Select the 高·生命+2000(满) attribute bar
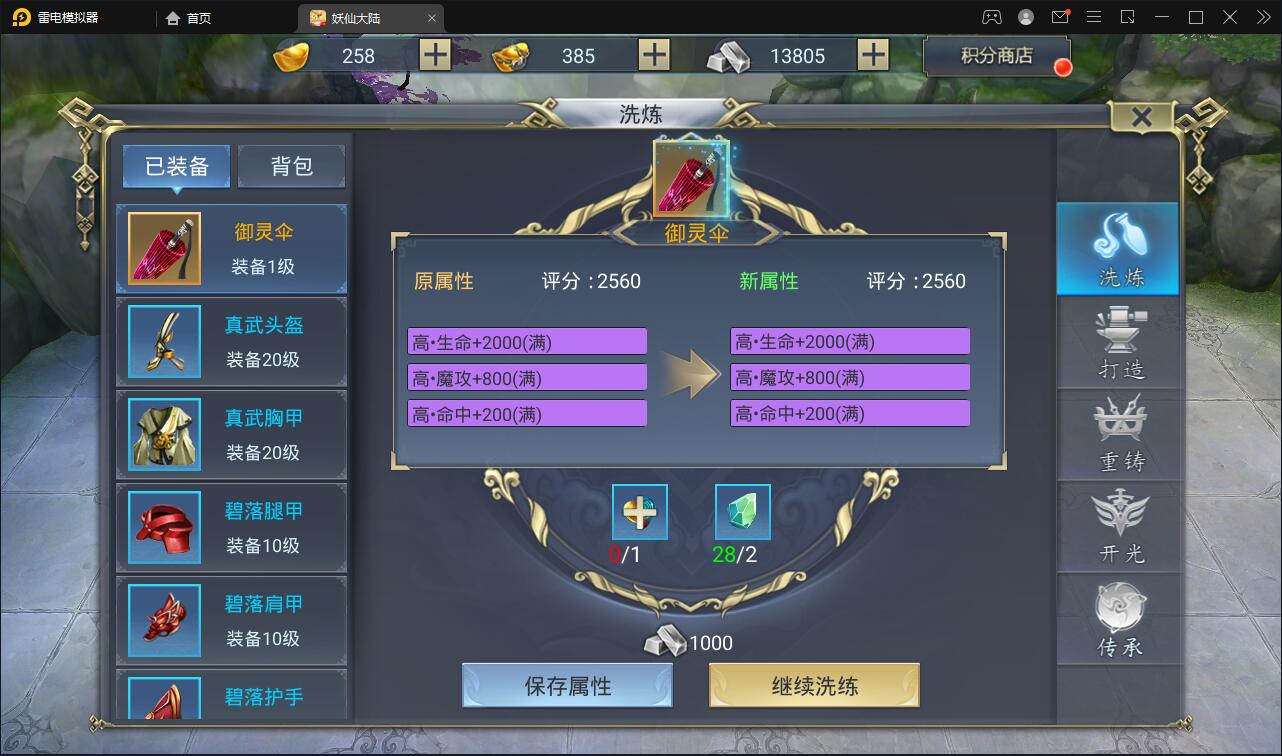The image size is (1282, 756). [x=527, y=341]
